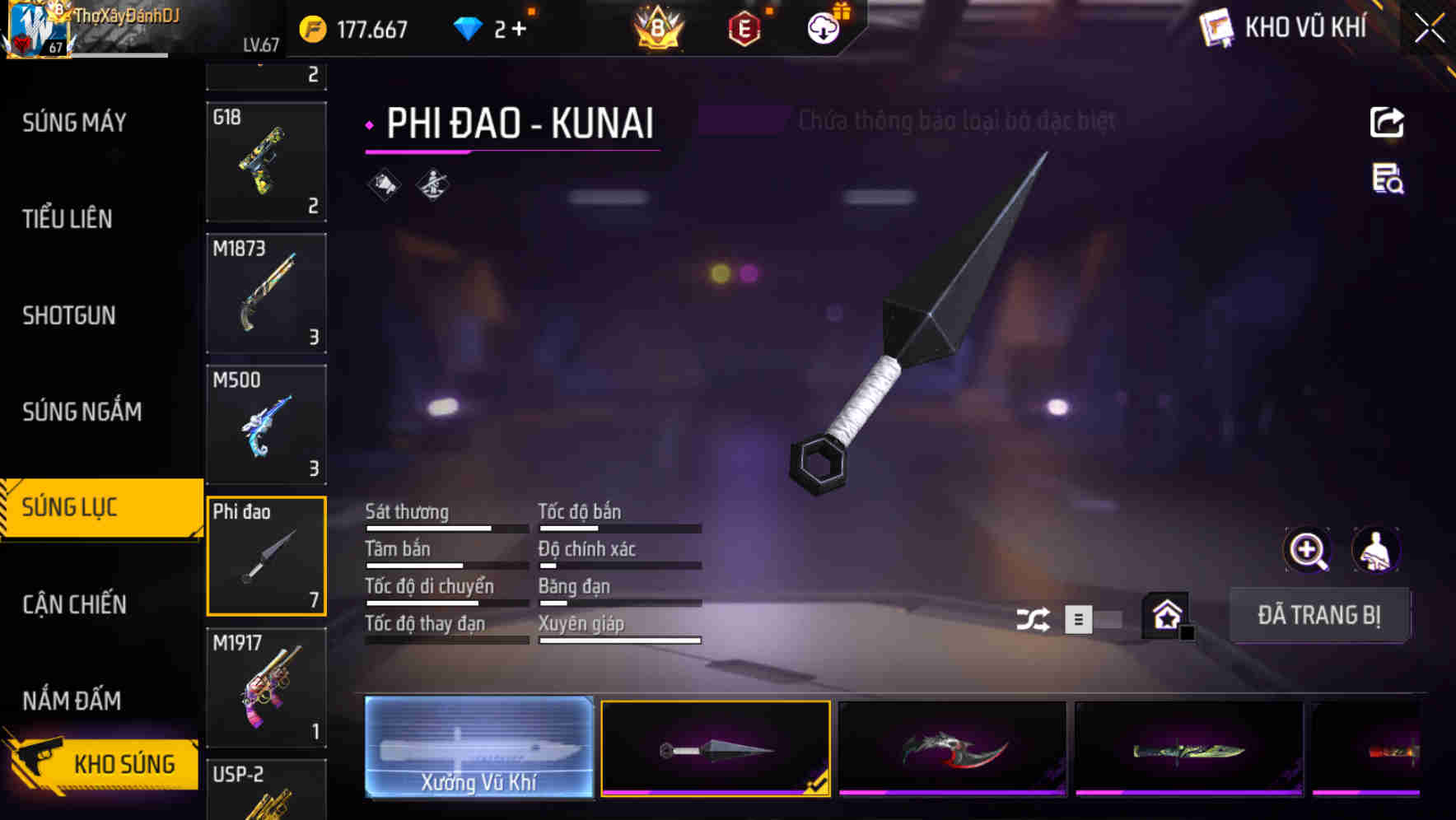Choose the M500 from the weapon list
Screen dimensions: 1456x820
point(266,424)
